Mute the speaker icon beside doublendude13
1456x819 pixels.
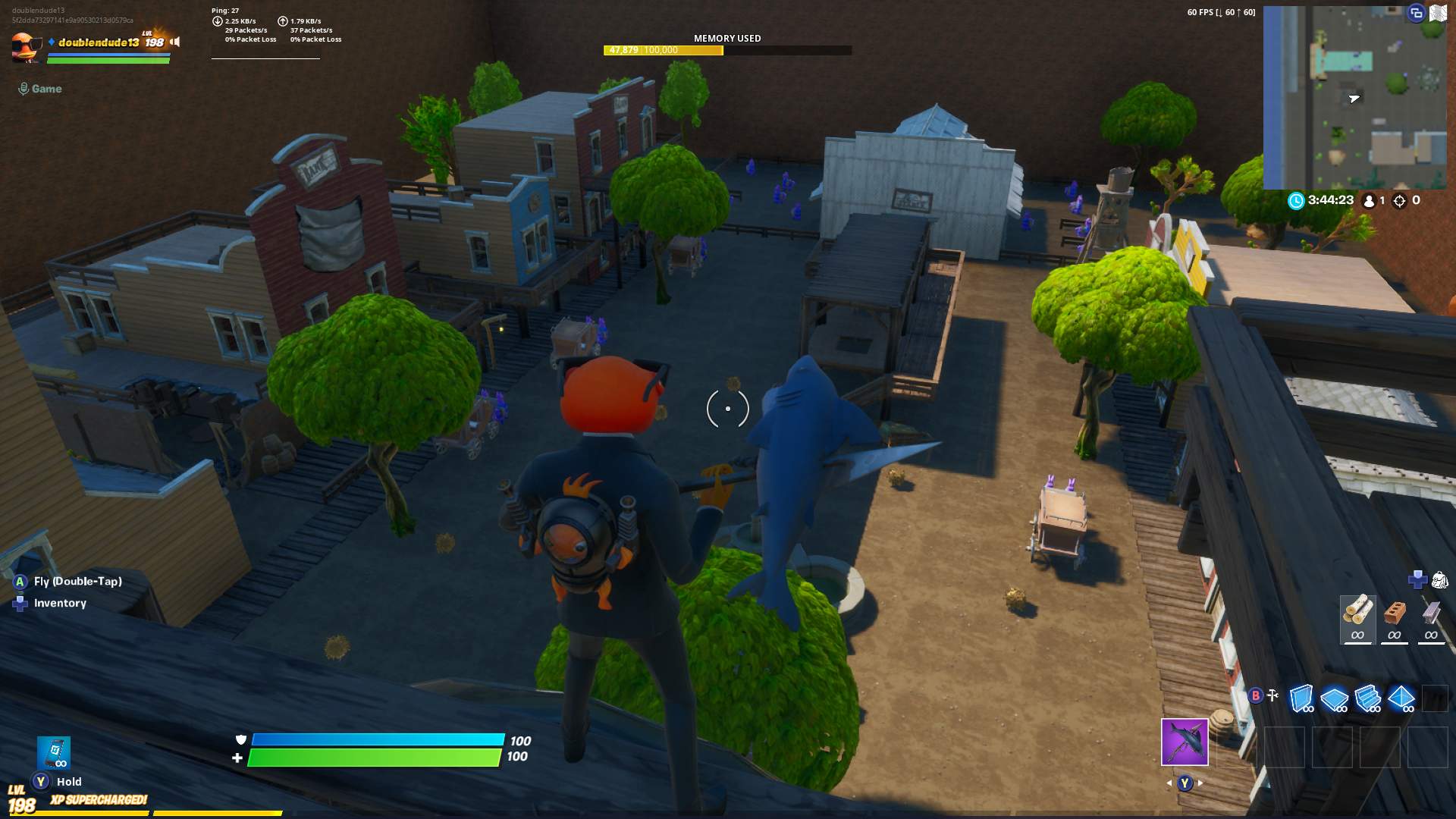[174, 42]
